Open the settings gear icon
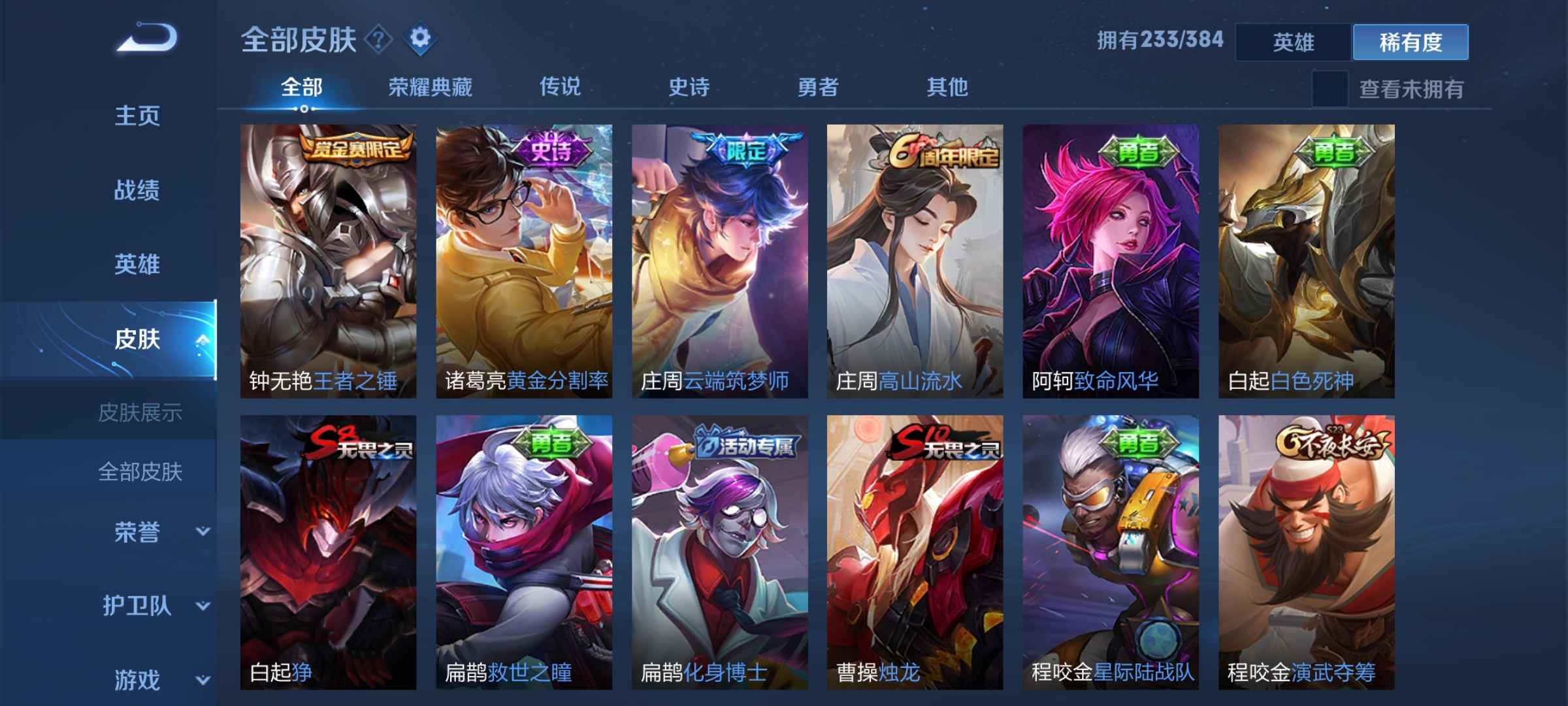The width and height of the screenshot is (1568, 706). click(420, 39)
